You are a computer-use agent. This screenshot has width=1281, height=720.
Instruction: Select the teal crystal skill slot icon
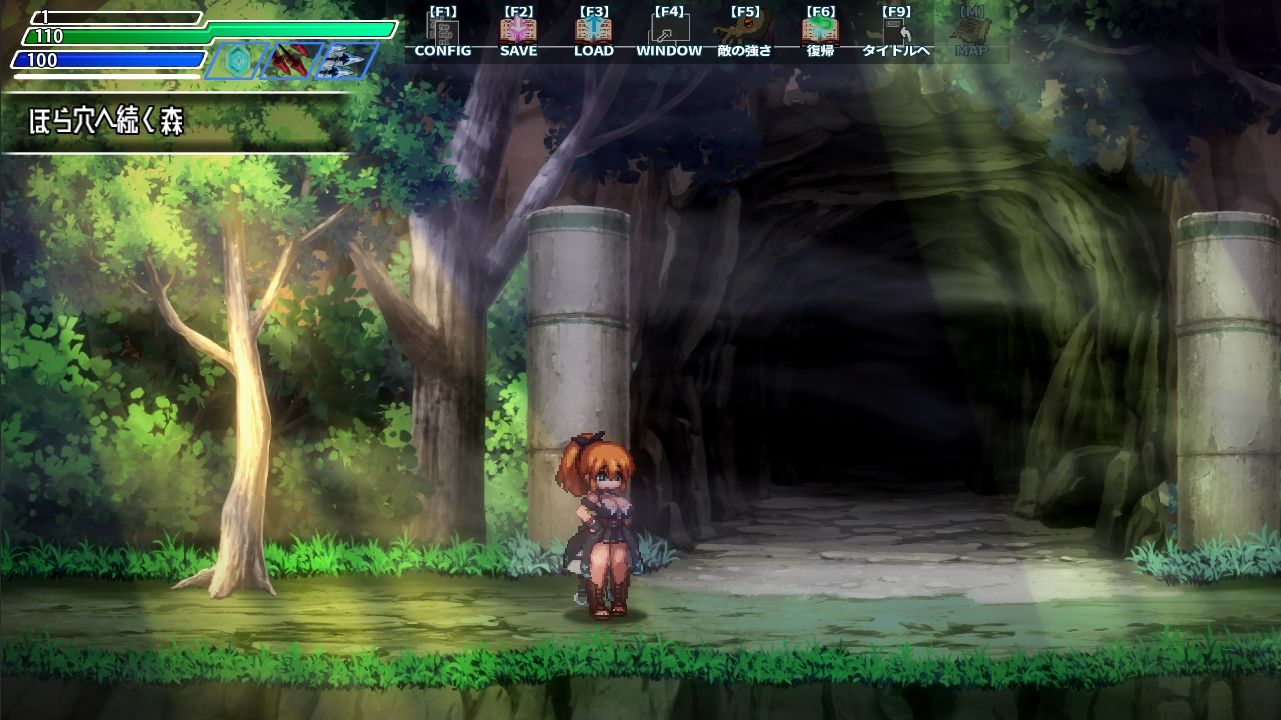pyautogui.click(x=237, y=58)
